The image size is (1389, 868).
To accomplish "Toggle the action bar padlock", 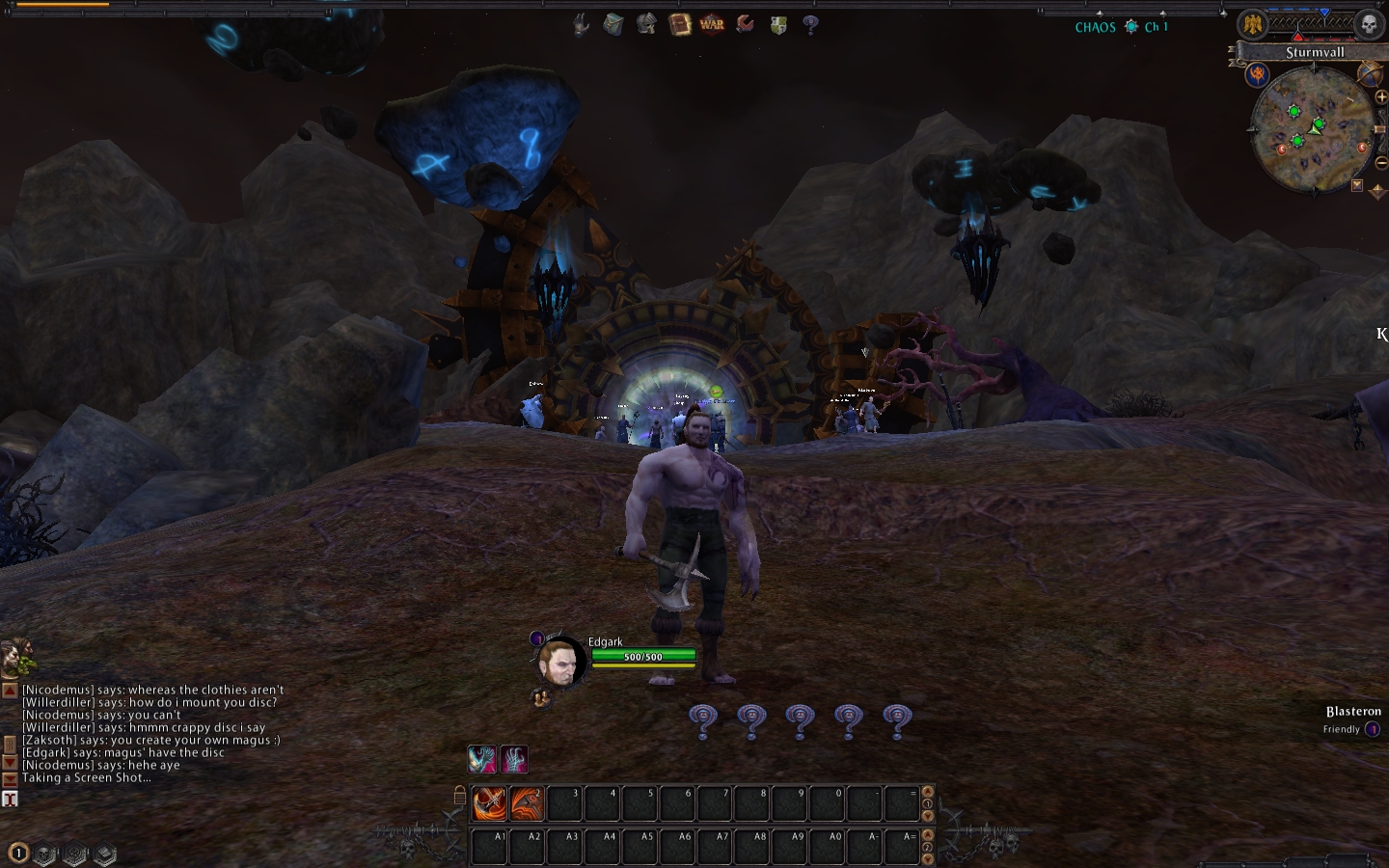I will tap(460, 795).
